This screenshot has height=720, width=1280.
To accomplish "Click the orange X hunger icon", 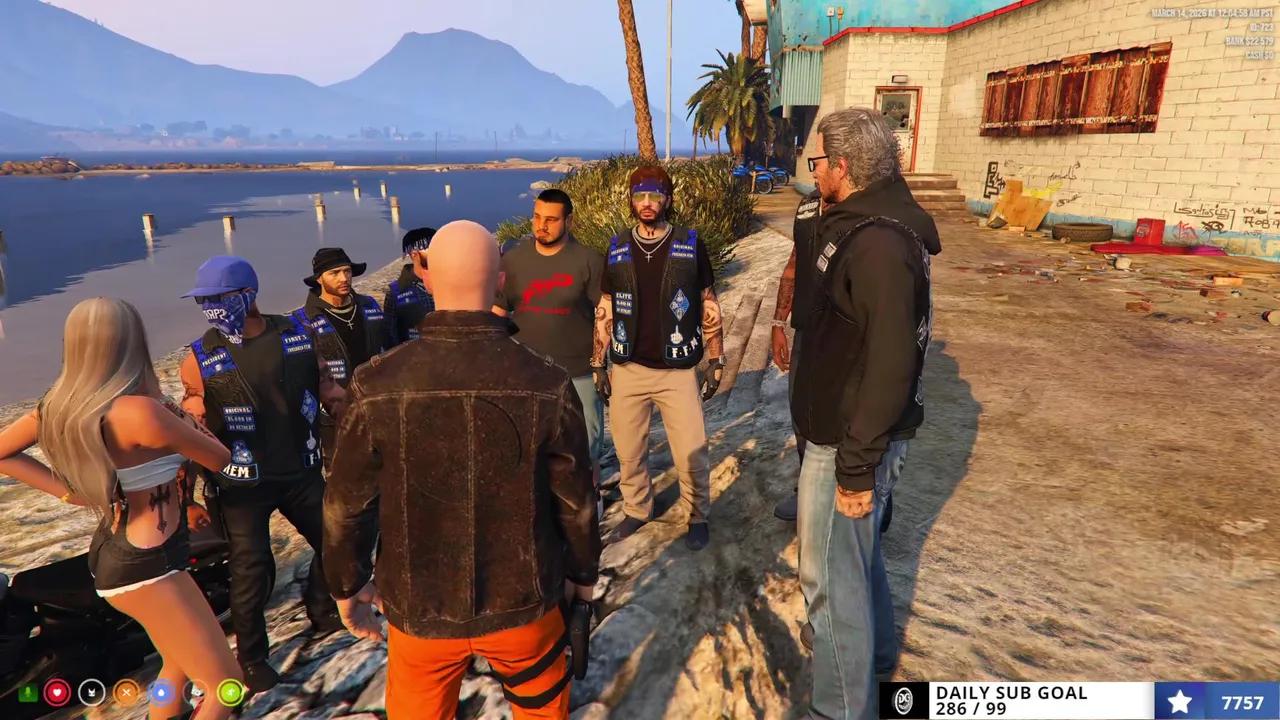I will click(x=125, y=692).
